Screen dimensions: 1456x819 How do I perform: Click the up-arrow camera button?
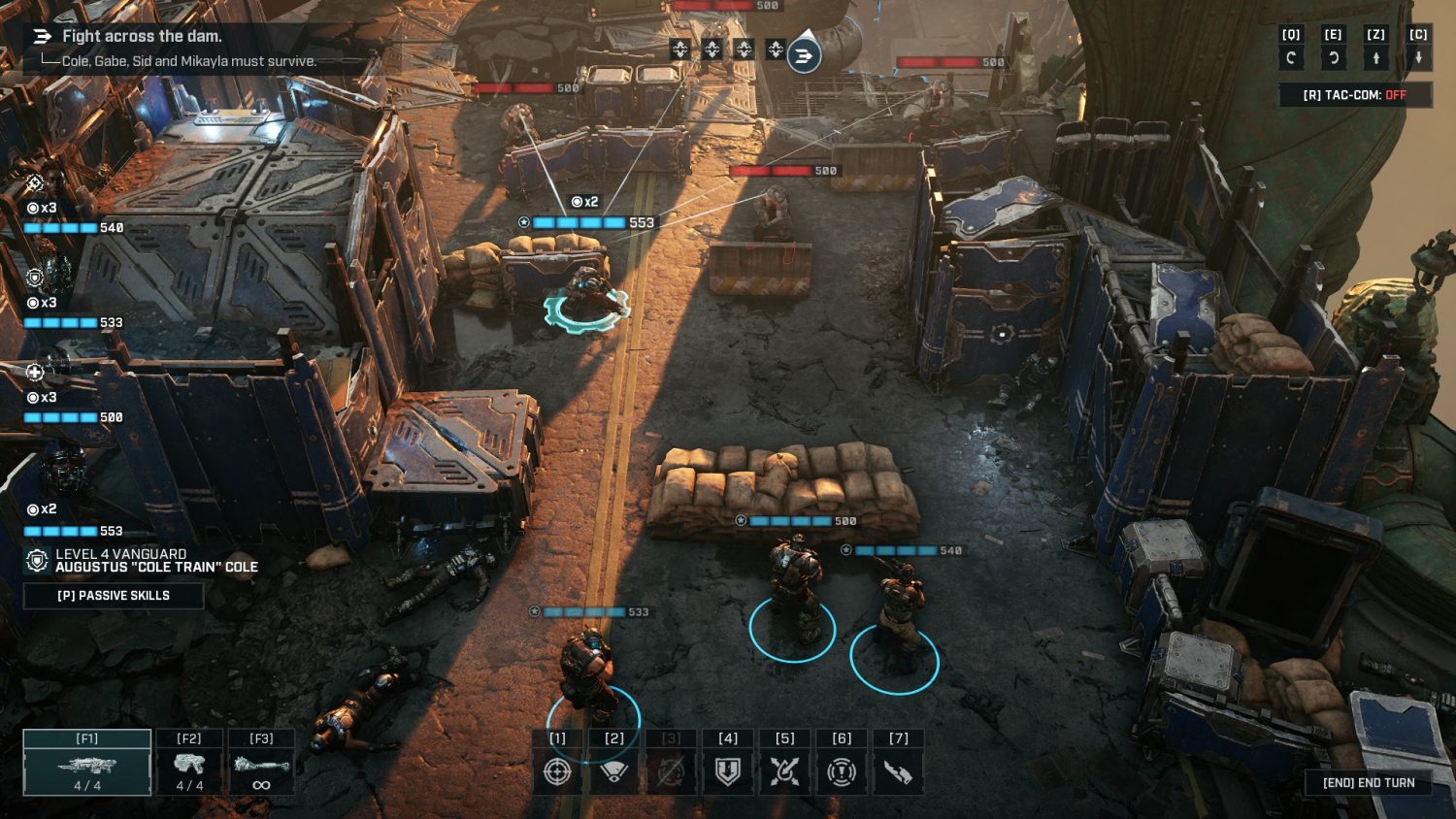pyautogui.click(x=1375, y=57)
